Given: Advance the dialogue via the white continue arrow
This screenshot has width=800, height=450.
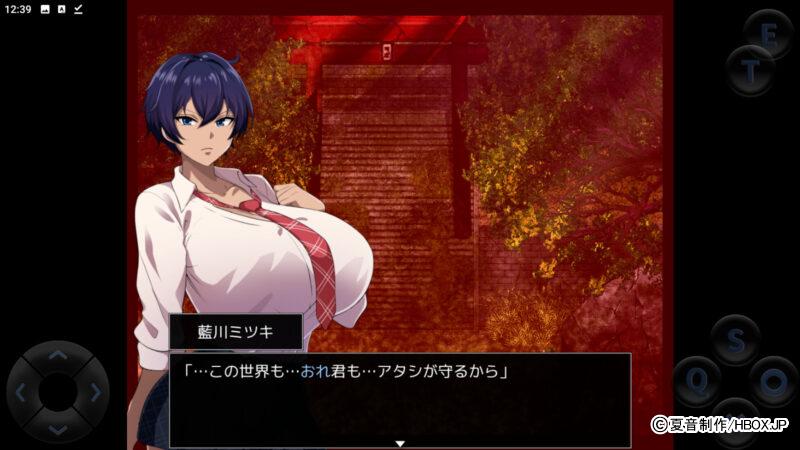Looking at the screenshot, I should [x=400, y=442].
